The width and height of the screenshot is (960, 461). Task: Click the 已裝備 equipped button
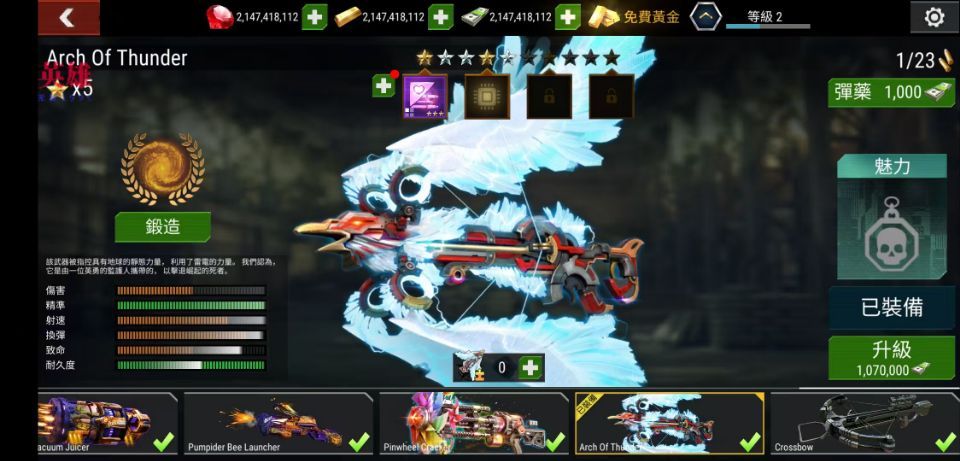click(891, 307)
